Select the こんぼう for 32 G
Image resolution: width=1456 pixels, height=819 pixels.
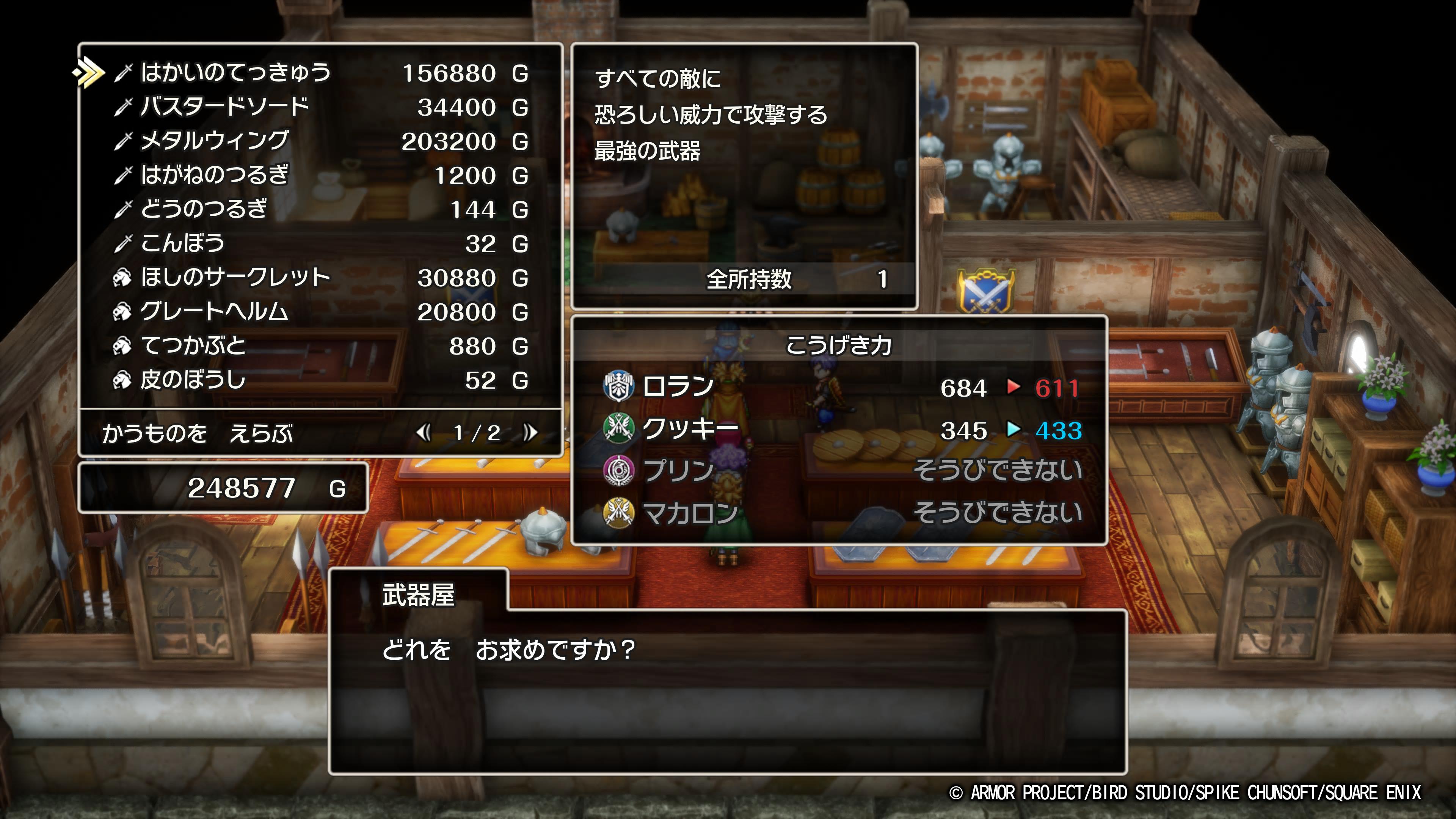click(x=182, y=243)
